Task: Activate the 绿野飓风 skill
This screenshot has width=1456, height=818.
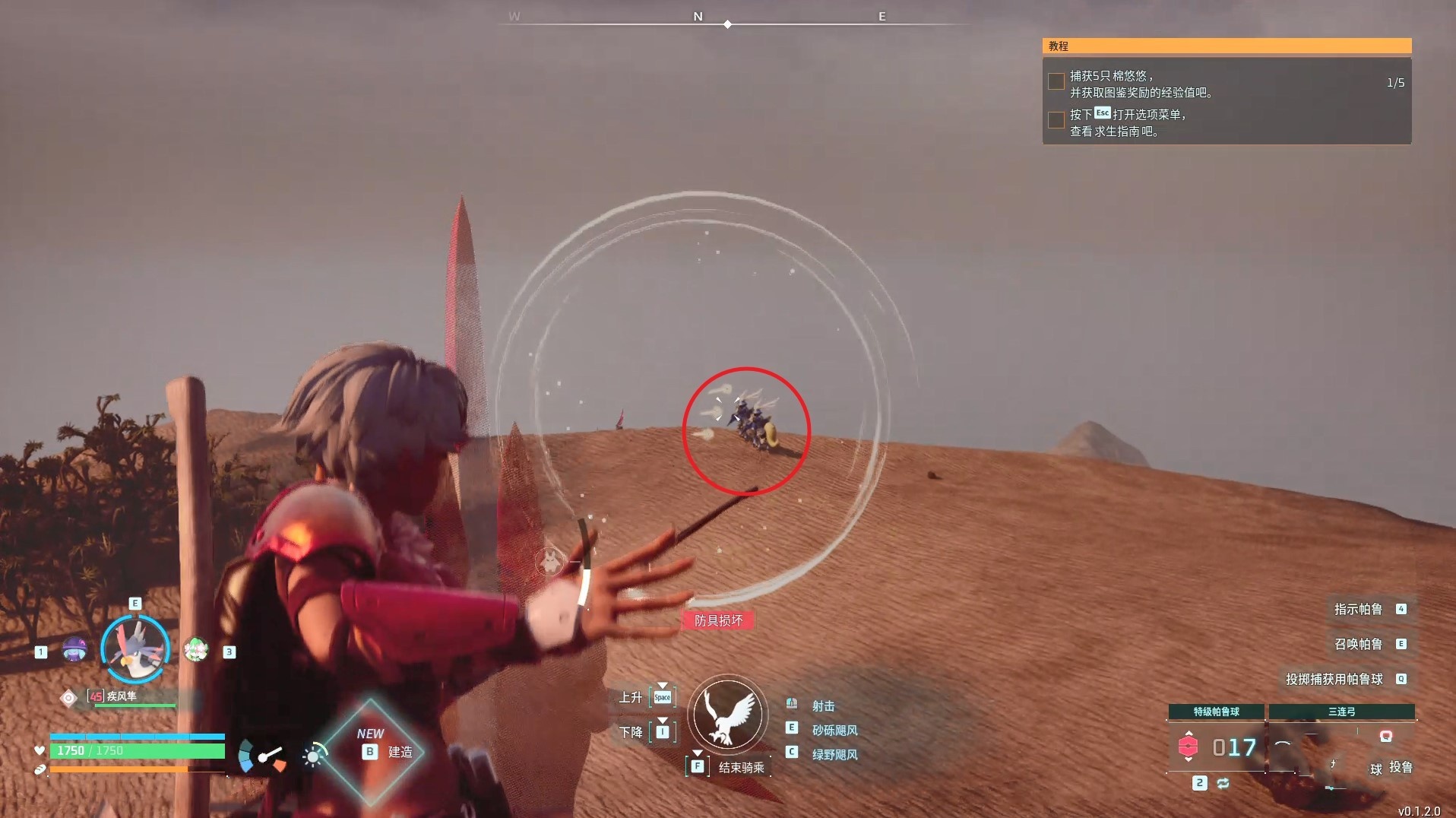Action: coord(834,754)
